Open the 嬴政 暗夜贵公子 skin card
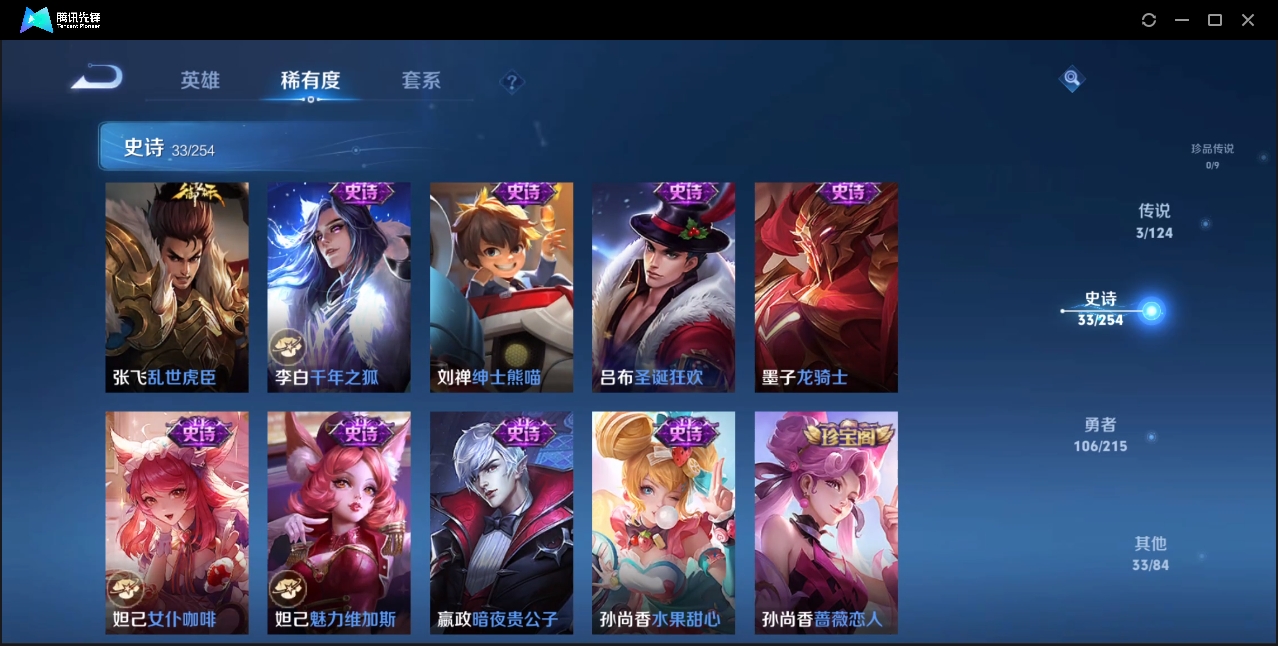Image resolution: width=1278 pixels, height=646 pixels. tap(501, 522)
